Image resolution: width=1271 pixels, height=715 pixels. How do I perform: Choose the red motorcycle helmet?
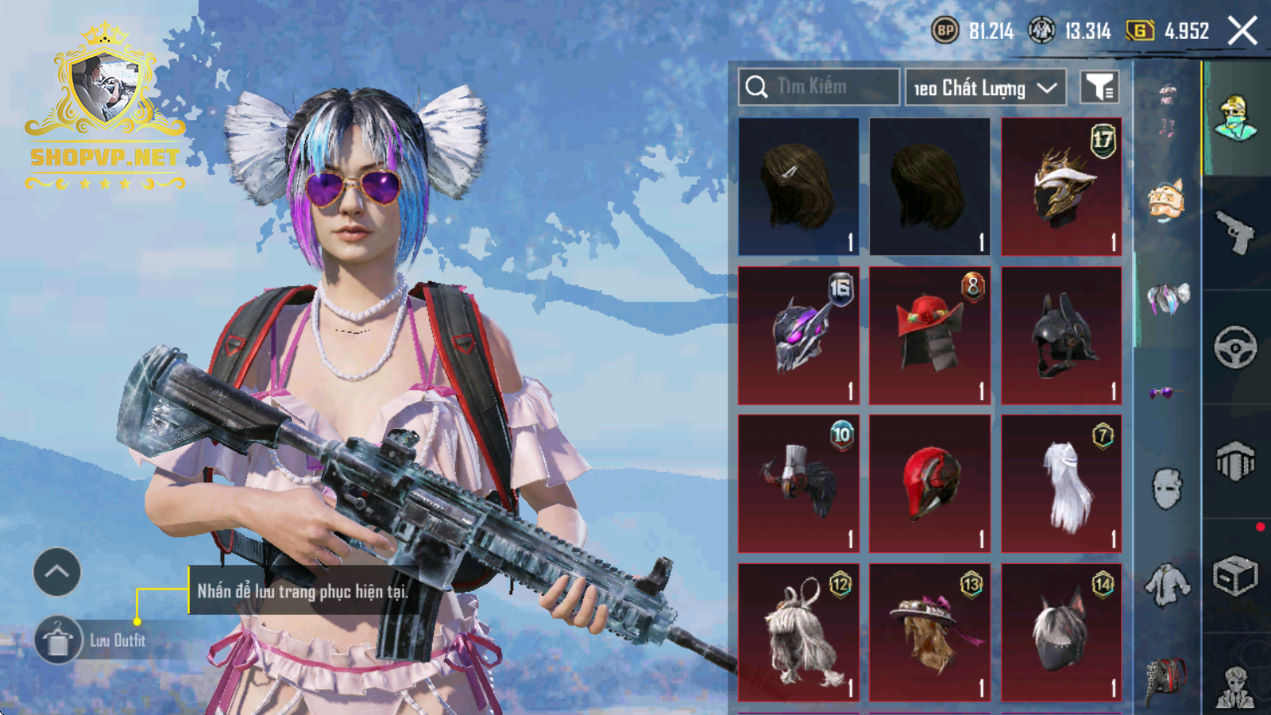click(929, 483)
